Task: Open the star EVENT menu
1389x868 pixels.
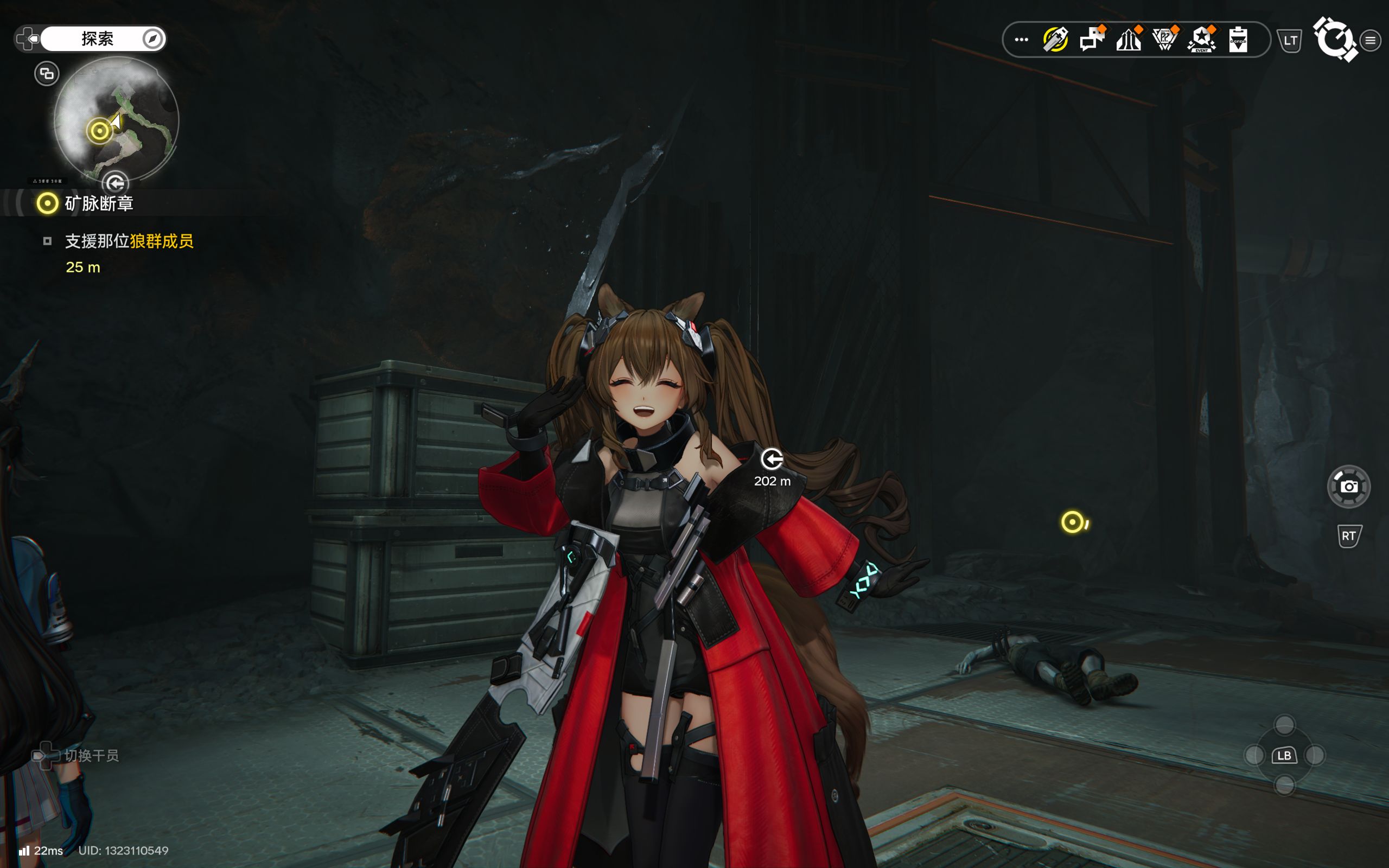Action: pos(1201,40)
